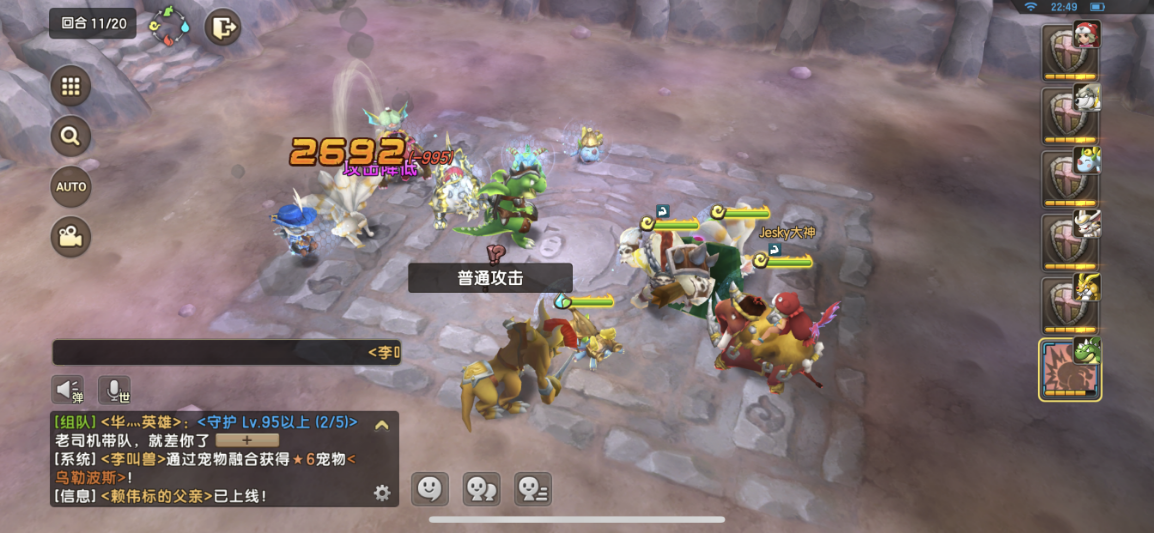Toggle the microphone voice chat button

pyautogui.click(x=114, y=390)
